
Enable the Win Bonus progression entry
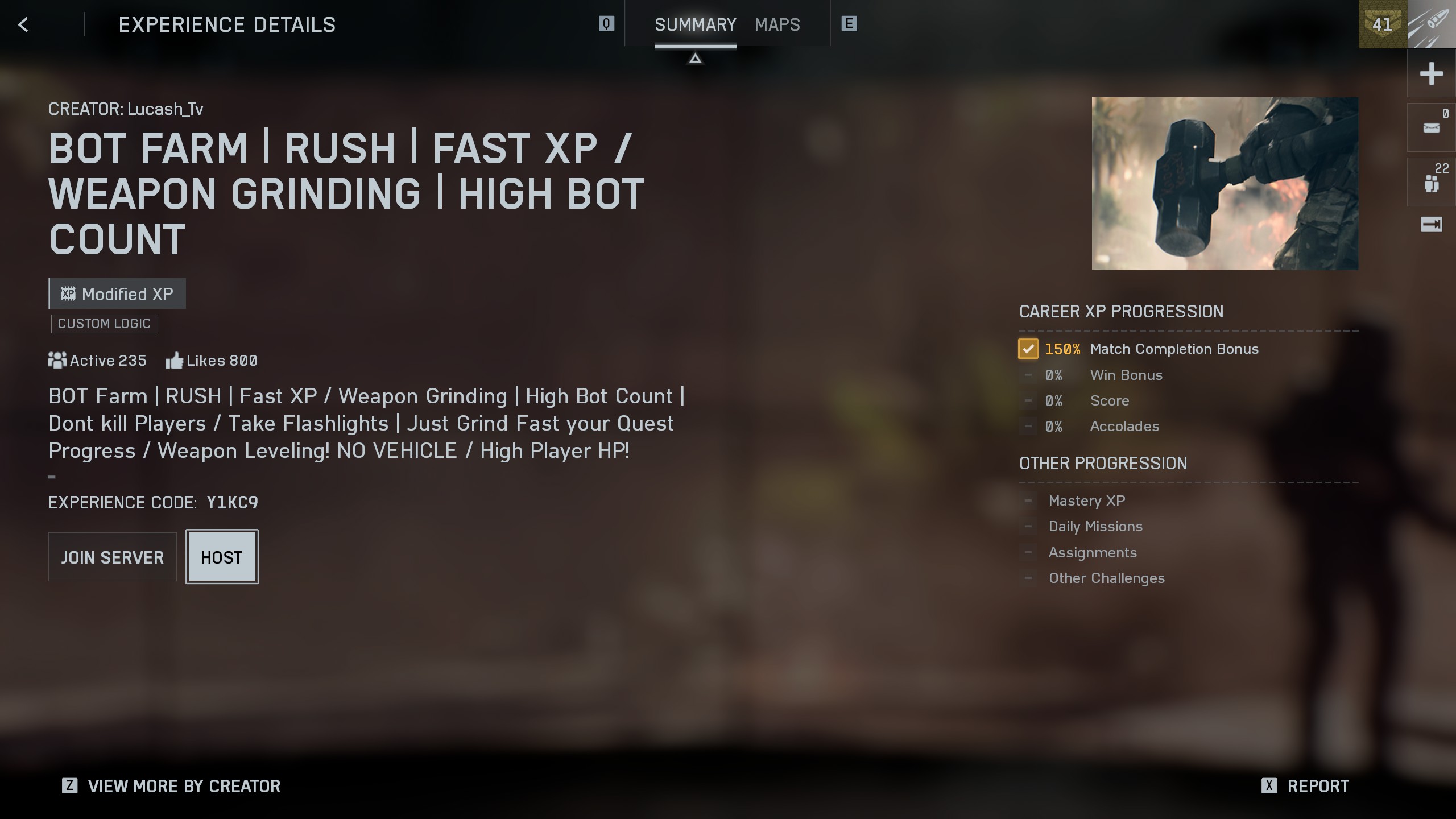(x=1028, y=375)
